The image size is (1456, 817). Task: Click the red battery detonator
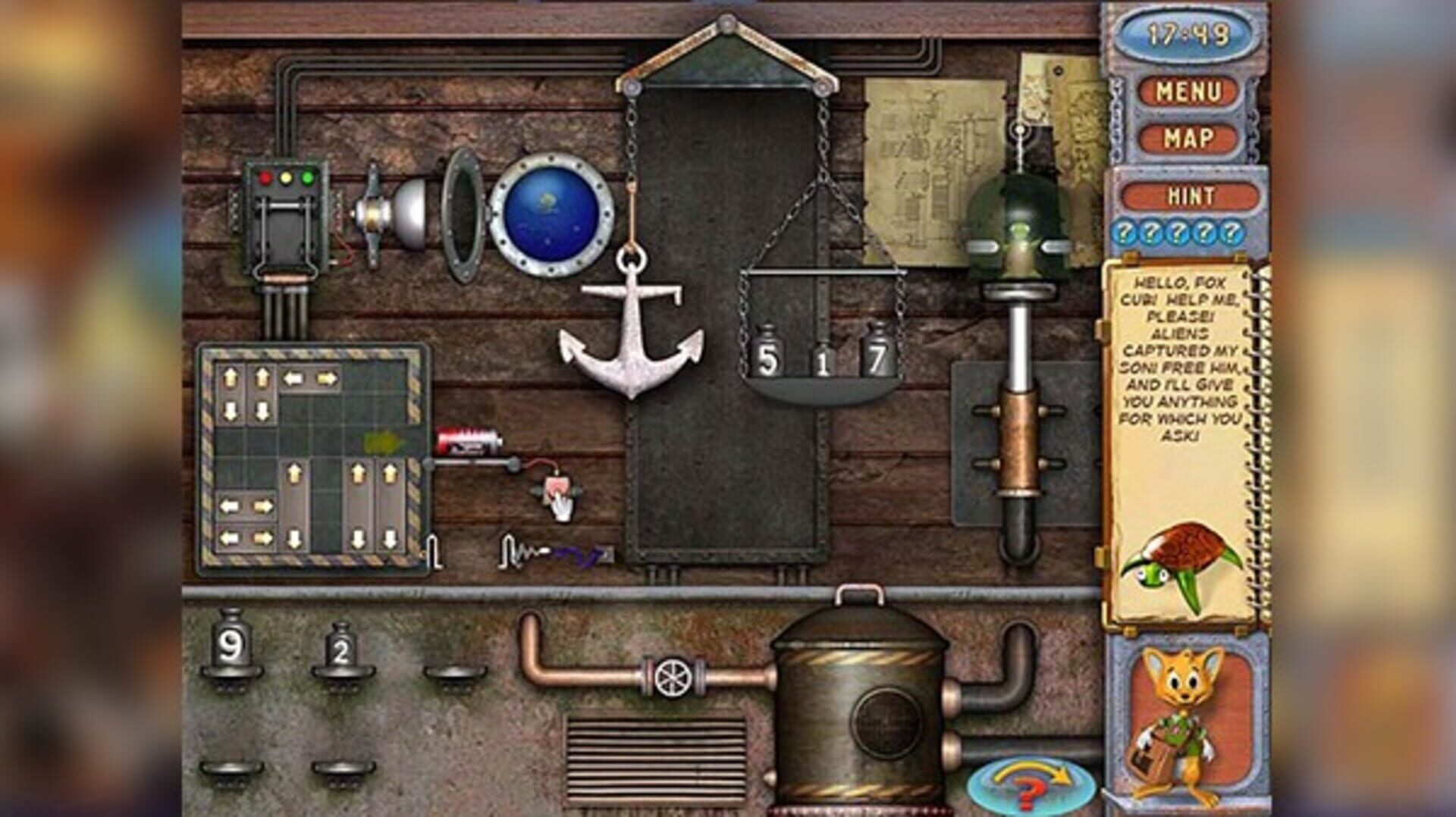click(466, 441)
